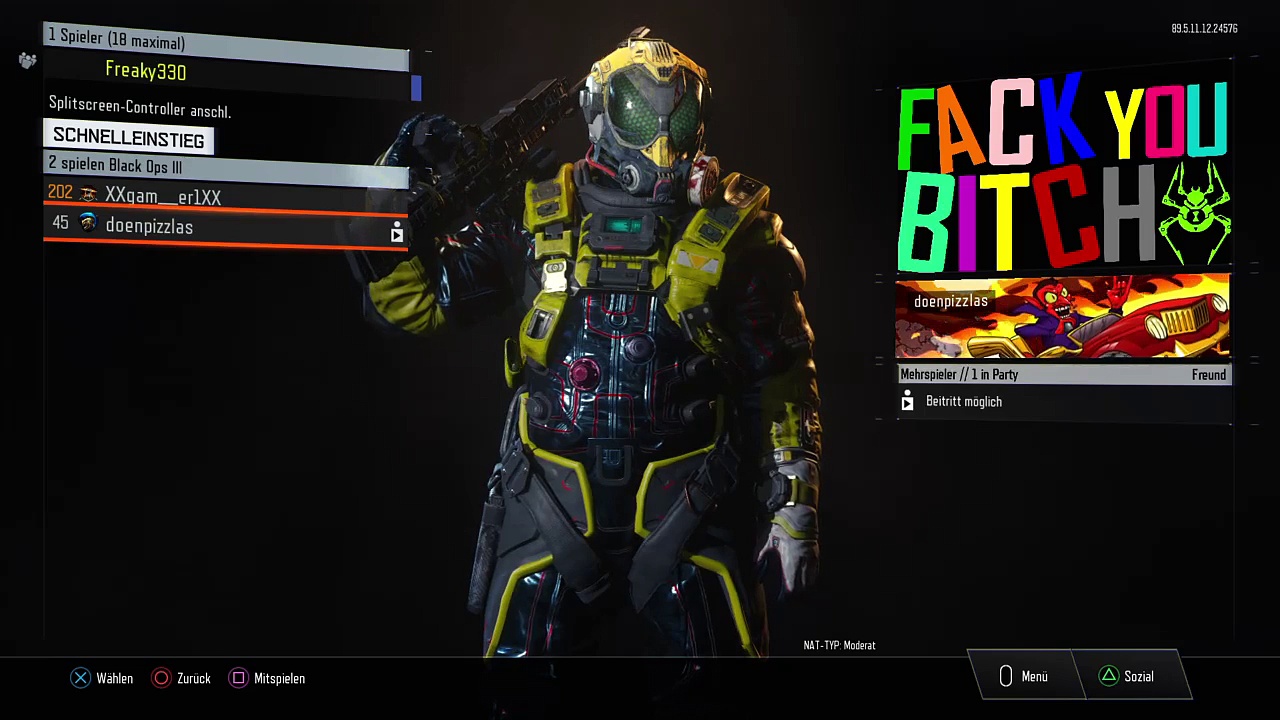Open doenpizzlas calling card with the red car
This screenshot has height=720, width=1280.
point(1062,318)
